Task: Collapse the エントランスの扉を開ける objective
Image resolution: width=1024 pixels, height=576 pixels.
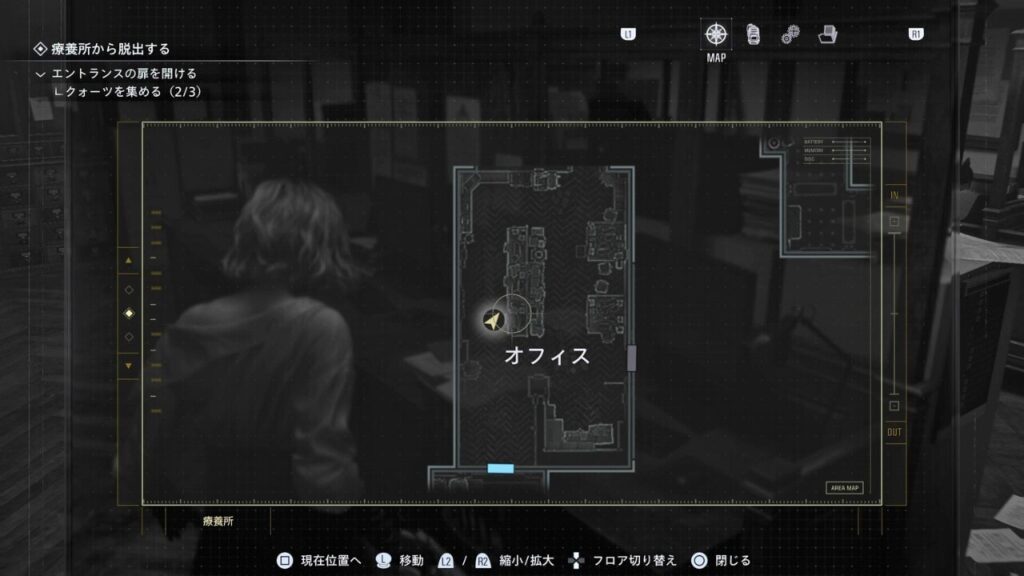Action: pos(40,74)
